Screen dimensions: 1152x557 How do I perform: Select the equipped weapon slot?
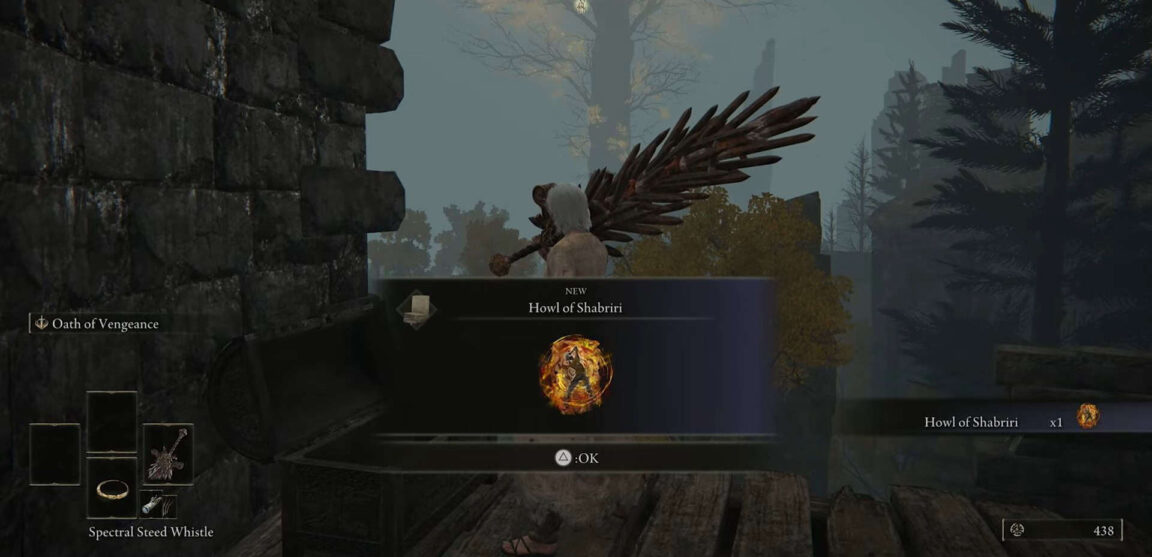[x=167, y=454]
